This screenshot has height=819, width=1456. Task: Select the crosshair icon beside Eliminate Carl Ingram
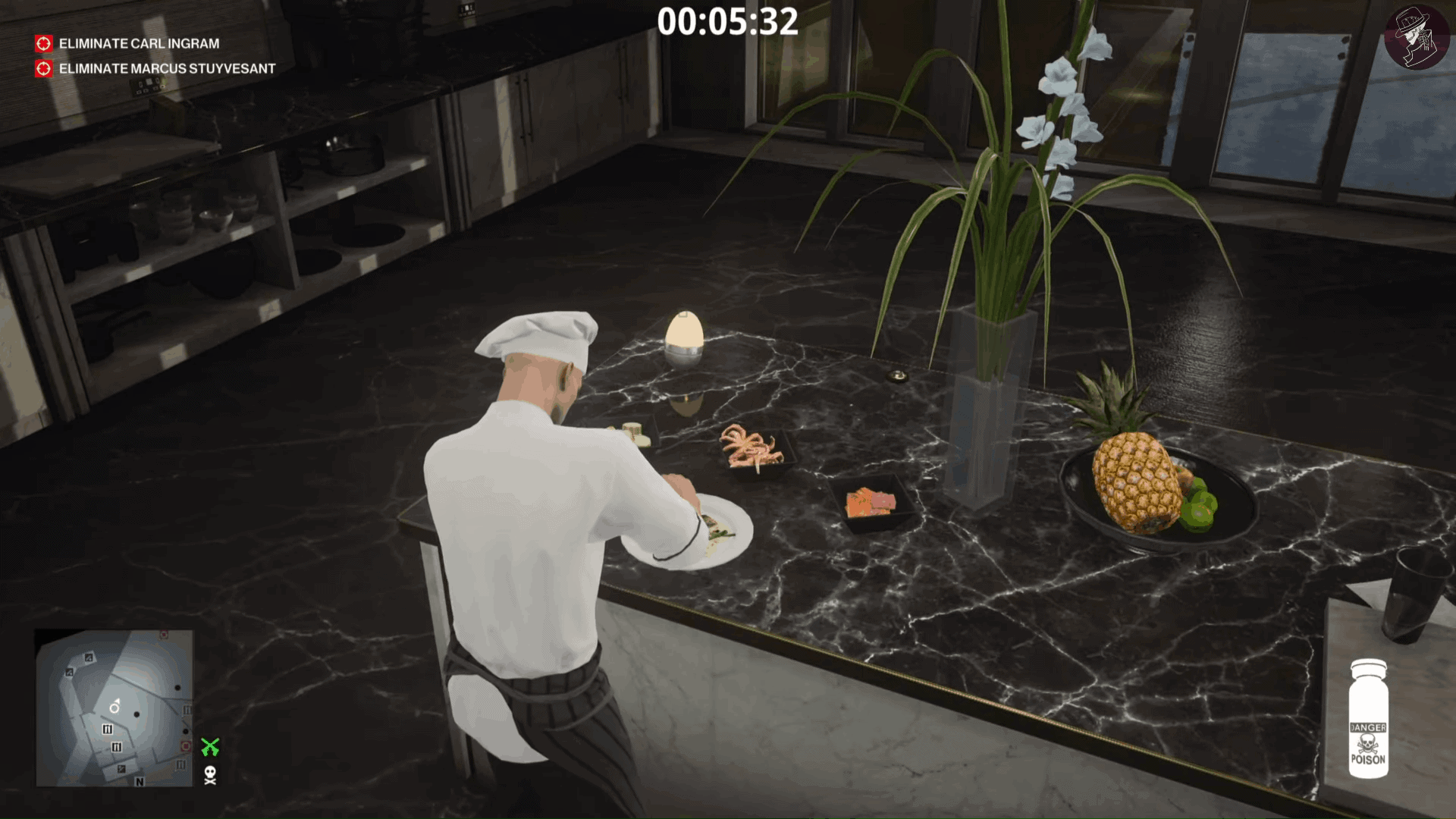tap(43, 44)
